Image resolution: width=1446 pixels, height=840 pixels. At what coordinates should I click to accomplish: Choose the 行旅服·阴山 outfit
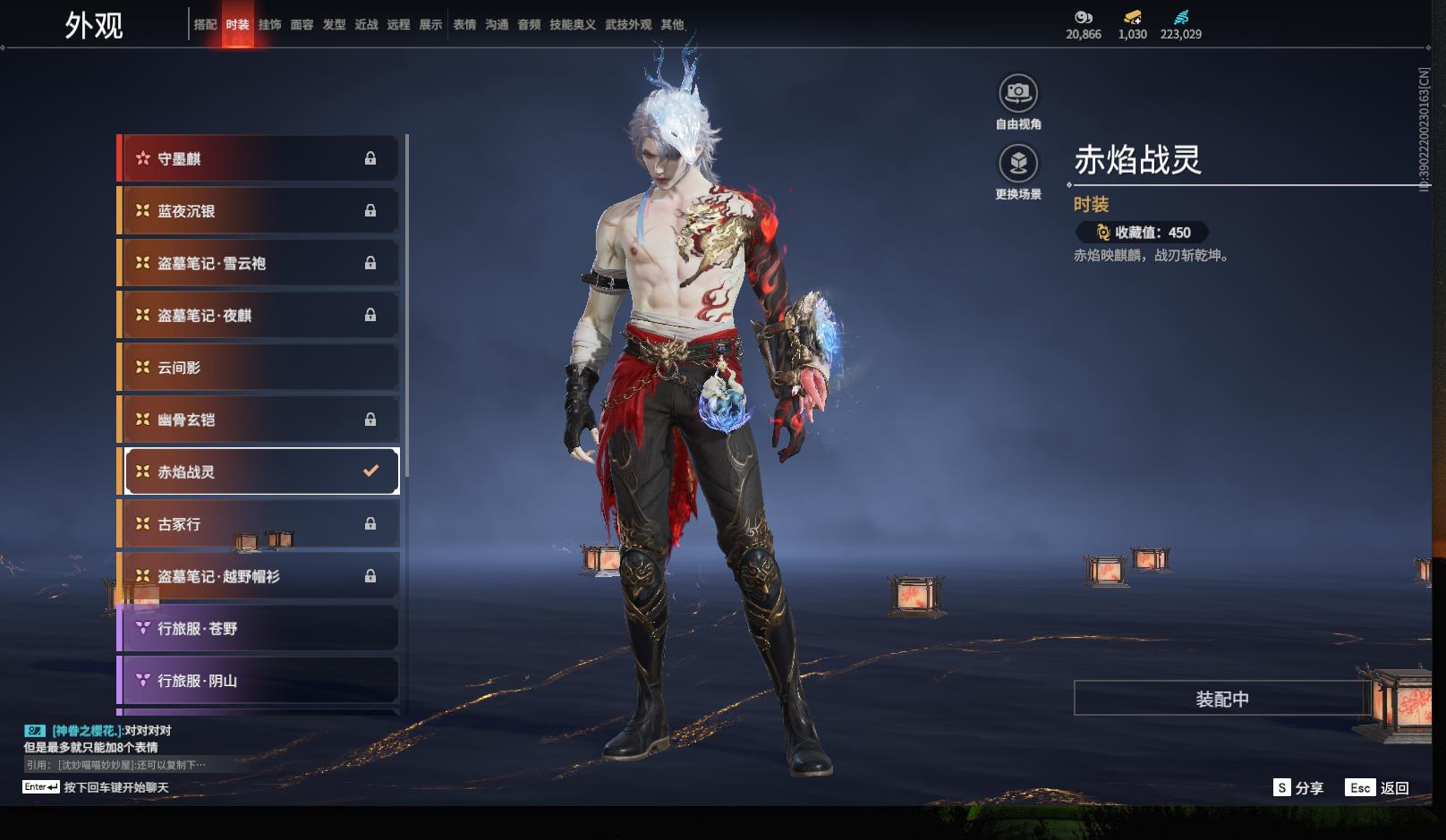[259, 681]
